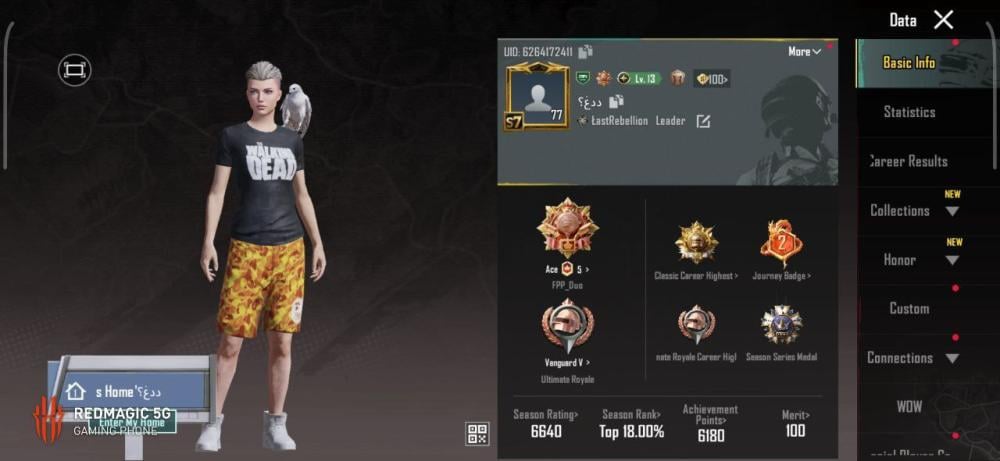This screenshot has width=1000, height=461.
Task: Expand the Collections section
Action: [x=913, y=210]
